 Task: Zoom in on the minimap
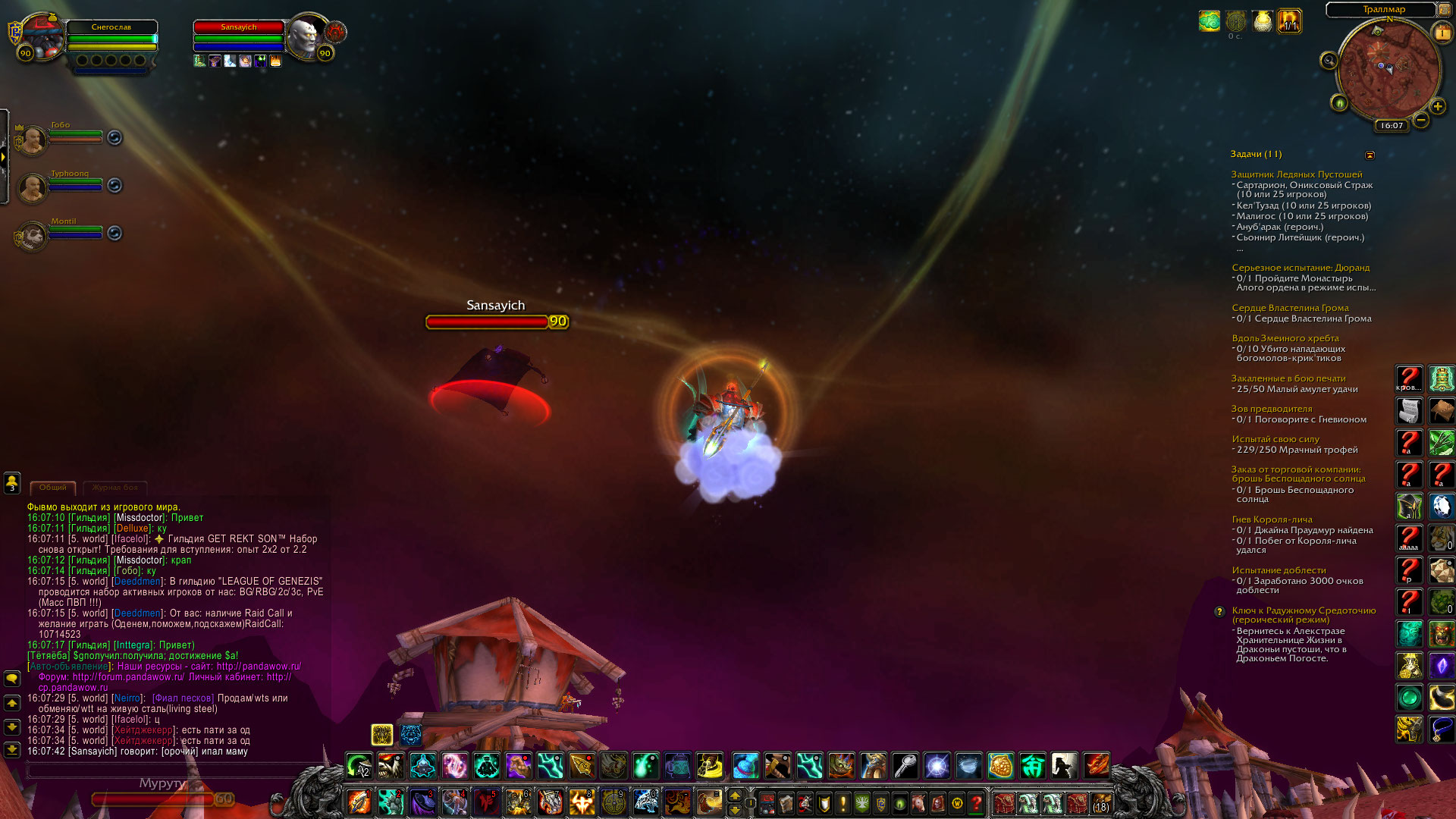(x=1437, y=107)
